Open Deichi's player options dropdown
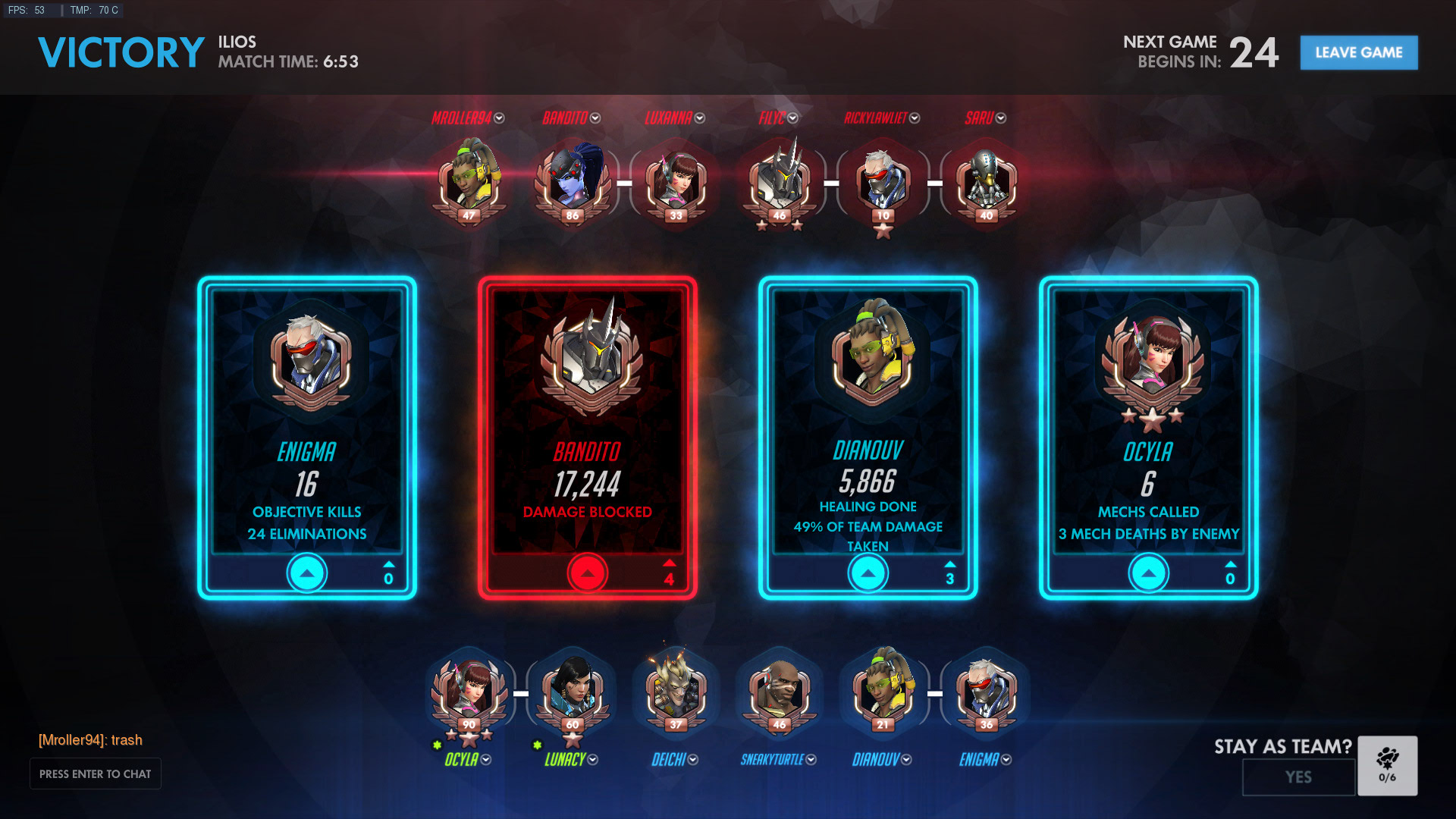Image resolution: width=1456 pixels, height=819 pixels. coord(693,760)
